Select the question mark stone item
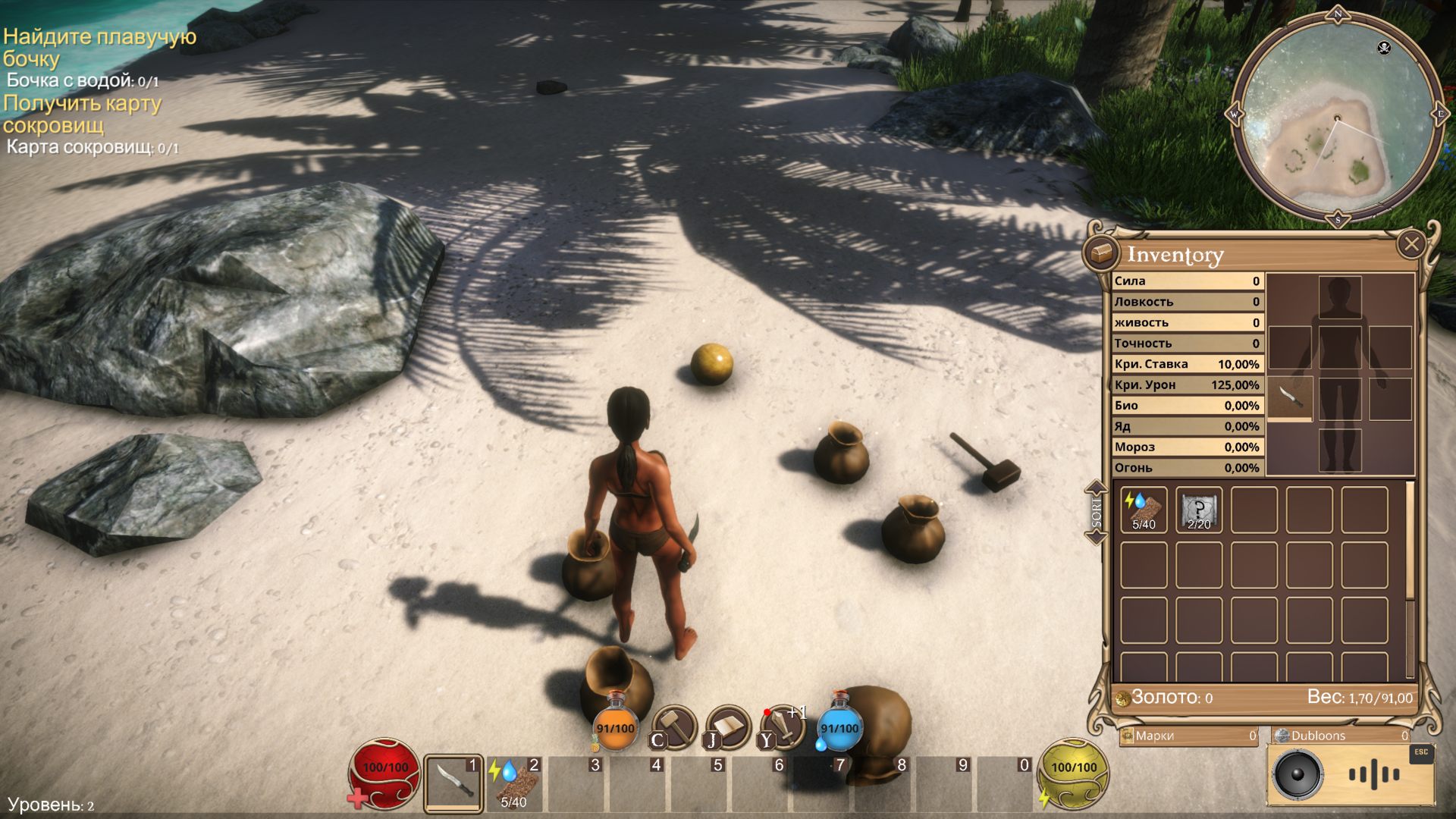The height and width of the screenshot is (819, 1456). coord(1199,510)
